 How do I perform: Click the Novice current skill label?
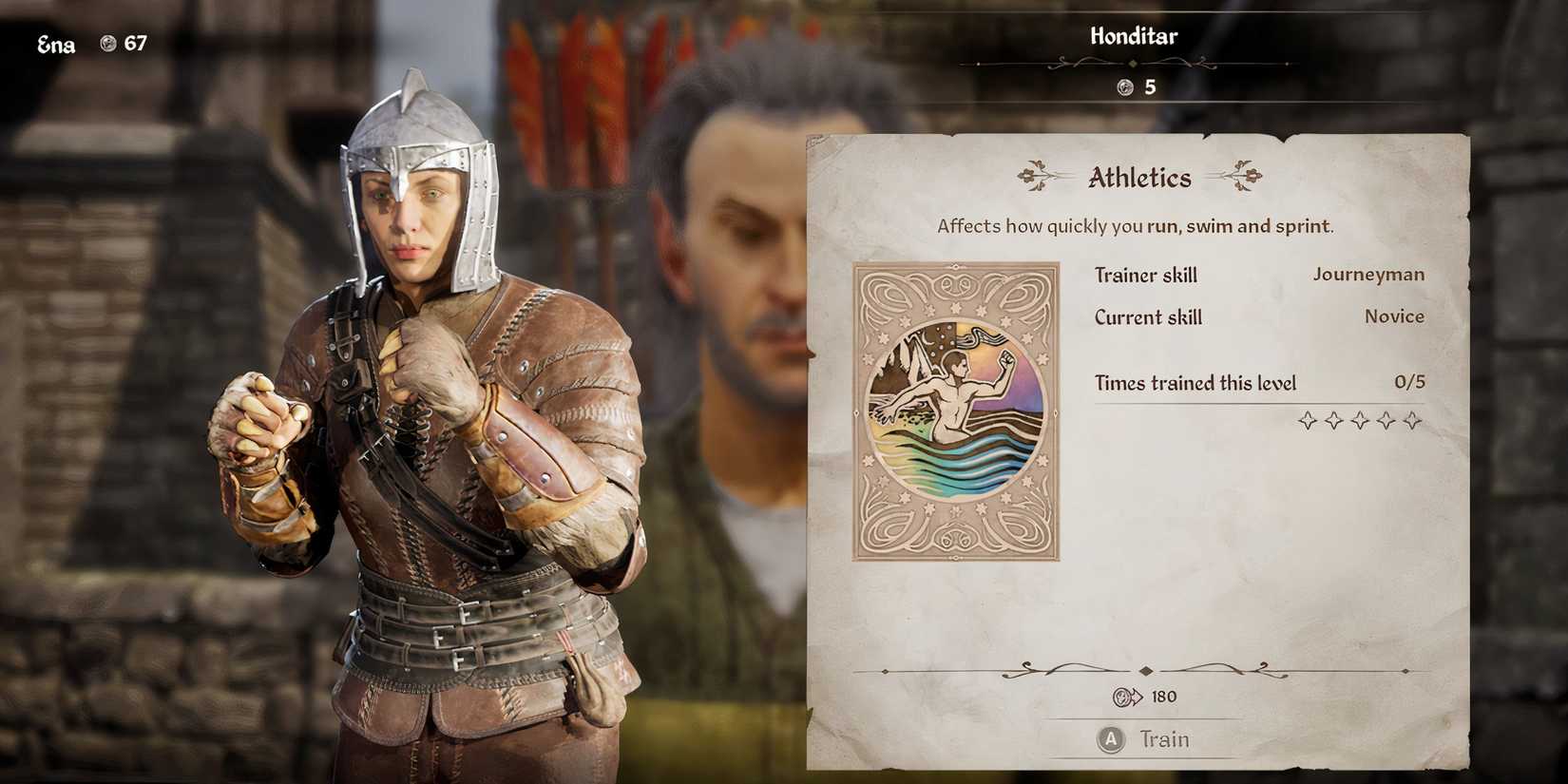tap(1393, 316)
